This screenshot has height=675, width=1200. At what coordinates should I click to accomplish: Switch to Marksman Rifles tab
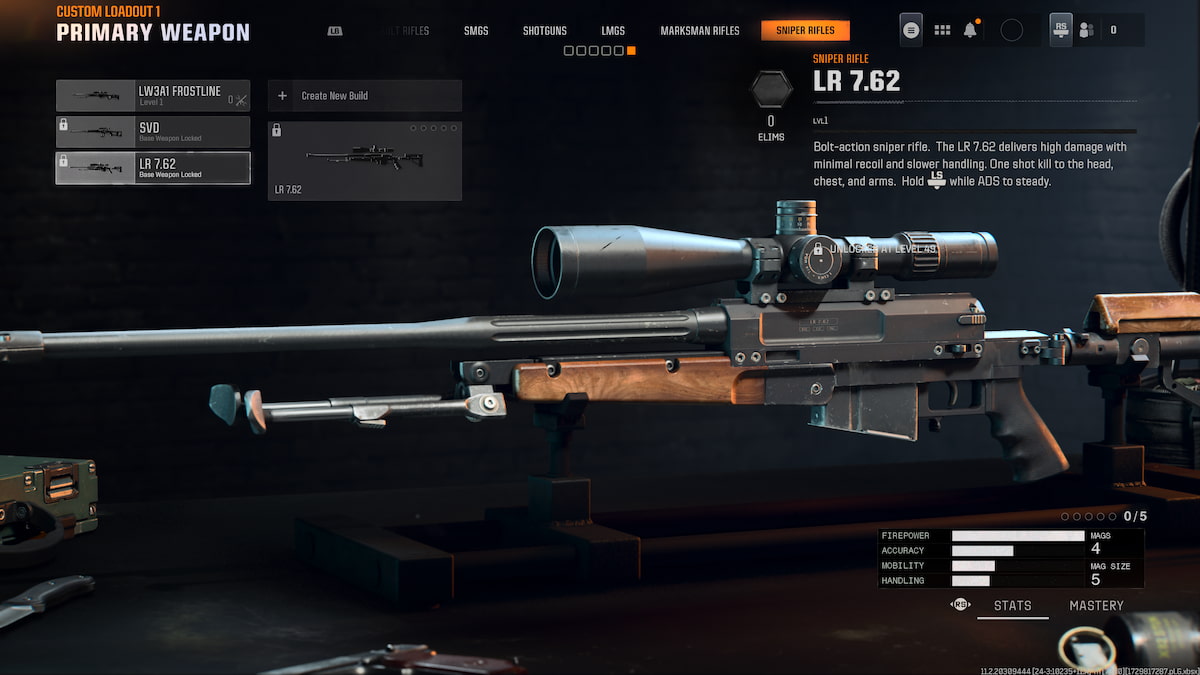(700, 31)
